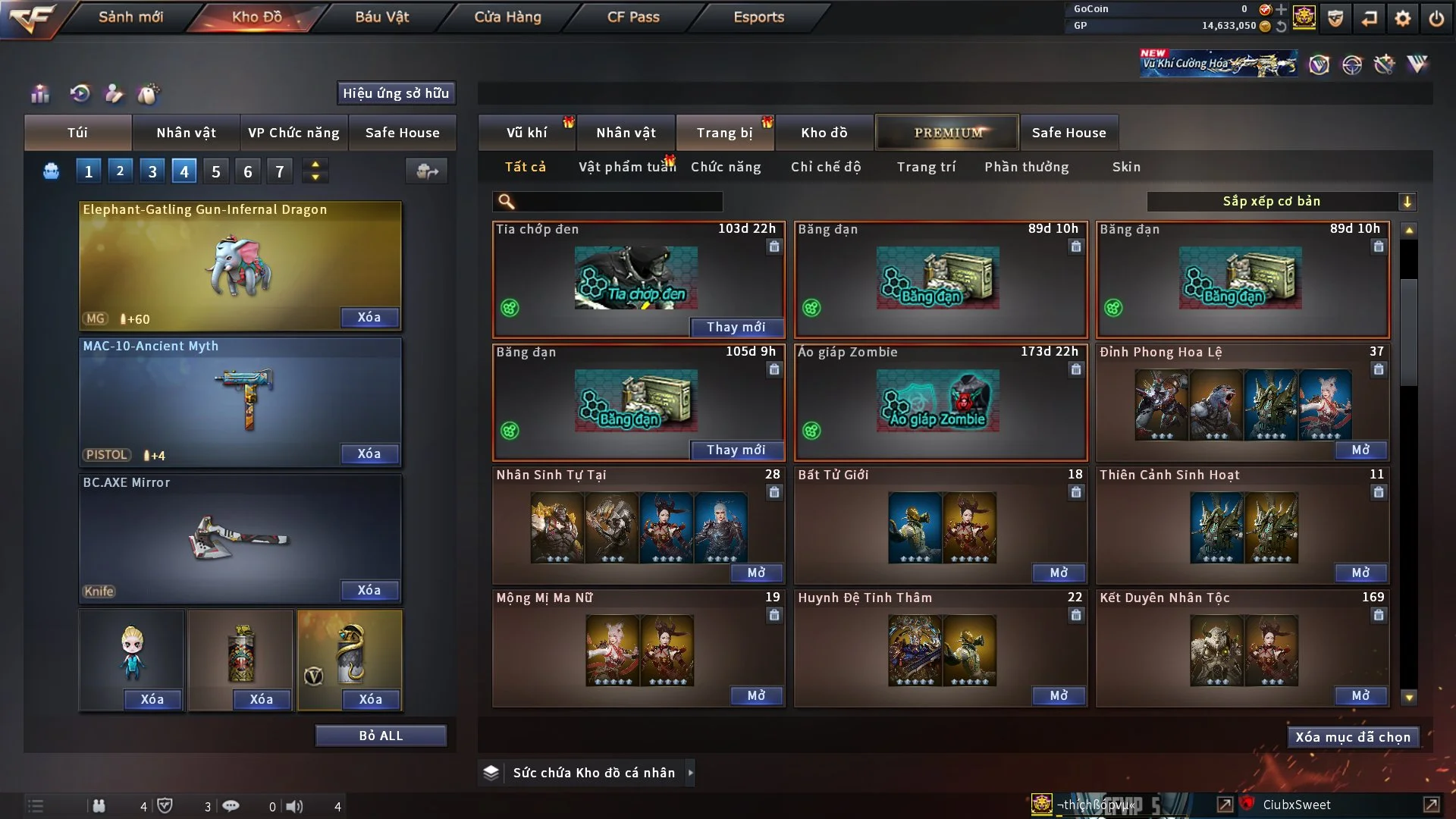Open the Cửa Hàng shop menu
Image resolution: width=1456 pixels, height=819 pixels.
[x=507, y=17]
